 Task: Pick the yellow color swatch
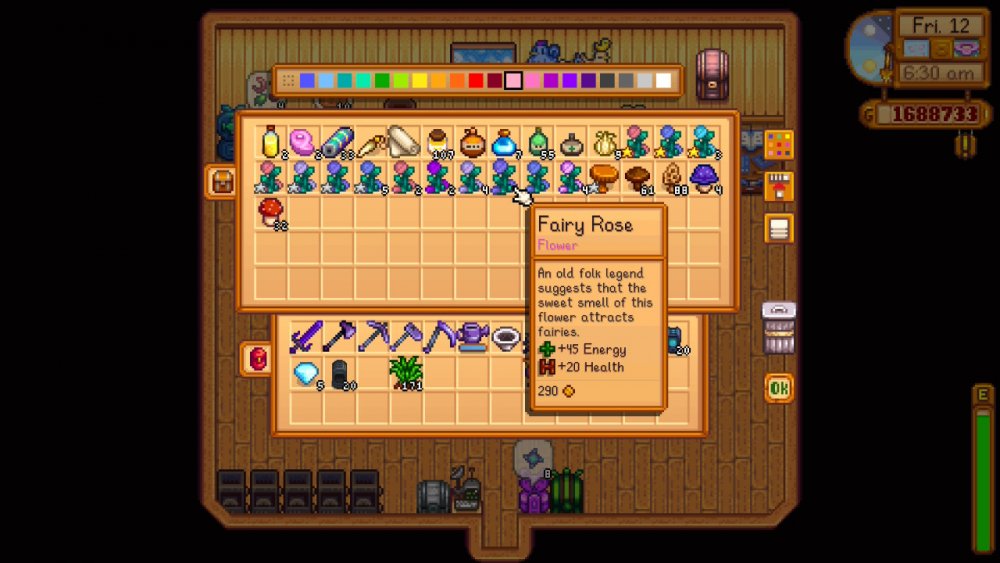tap(420, 81)
